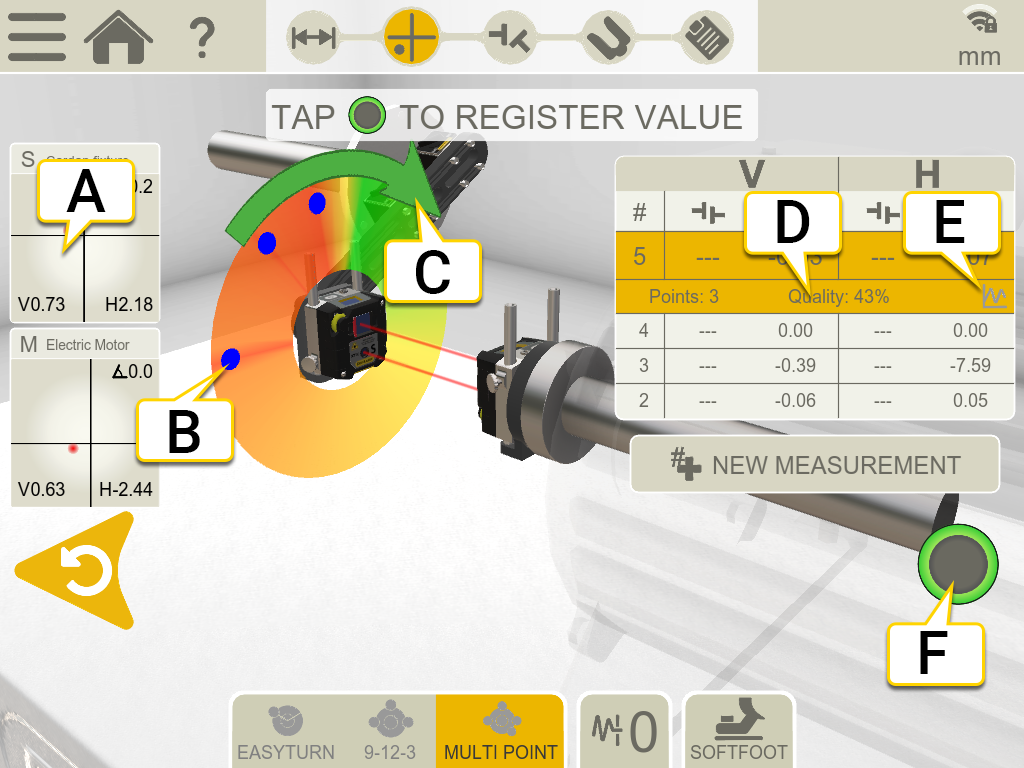Screen dimensions: 1024x768
Task: Open the report document step
Action: pyautogui.click(x=706, y=37)
